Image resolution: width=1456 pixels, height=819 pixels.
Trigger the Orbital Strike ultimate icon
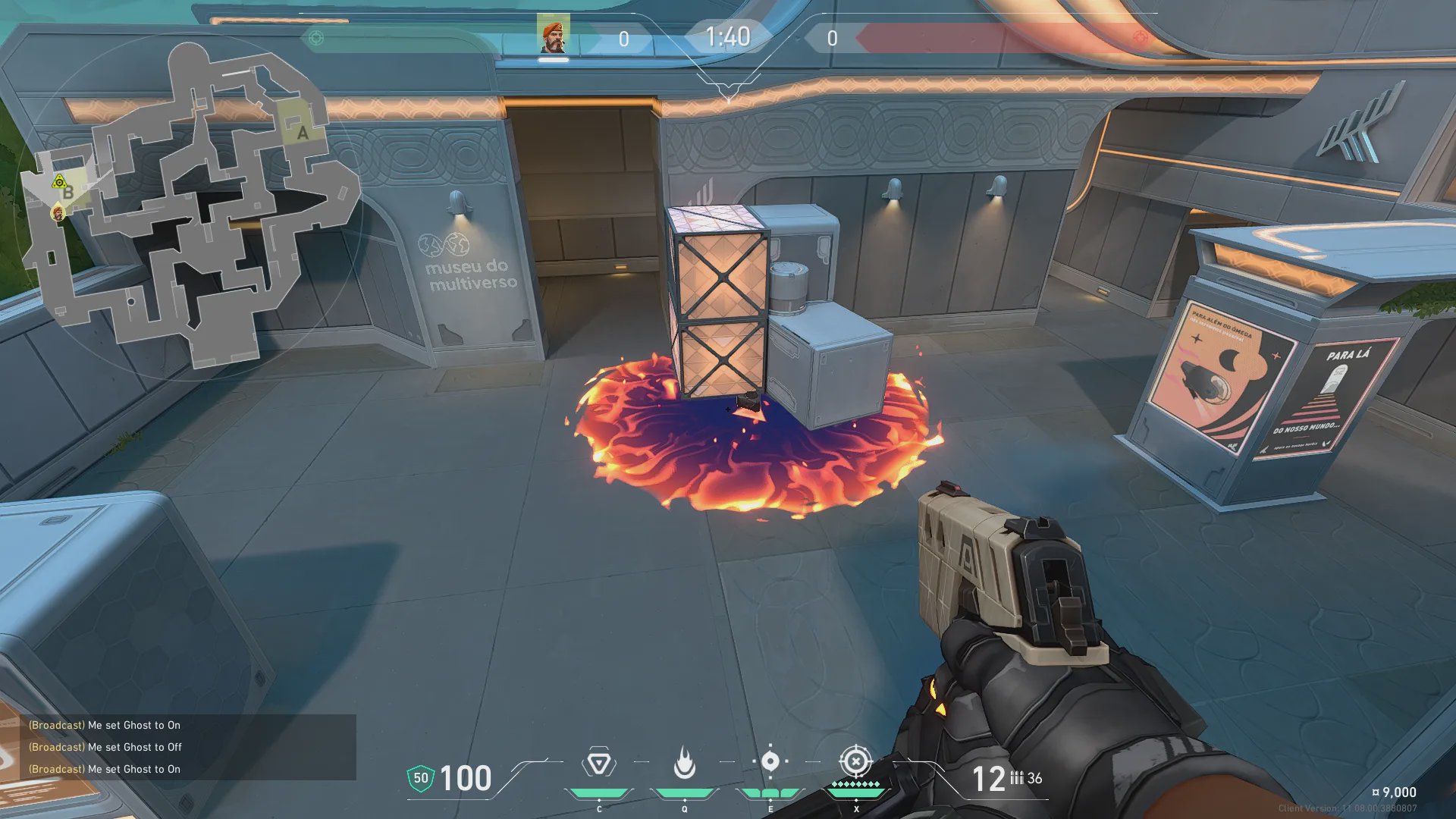855,761
